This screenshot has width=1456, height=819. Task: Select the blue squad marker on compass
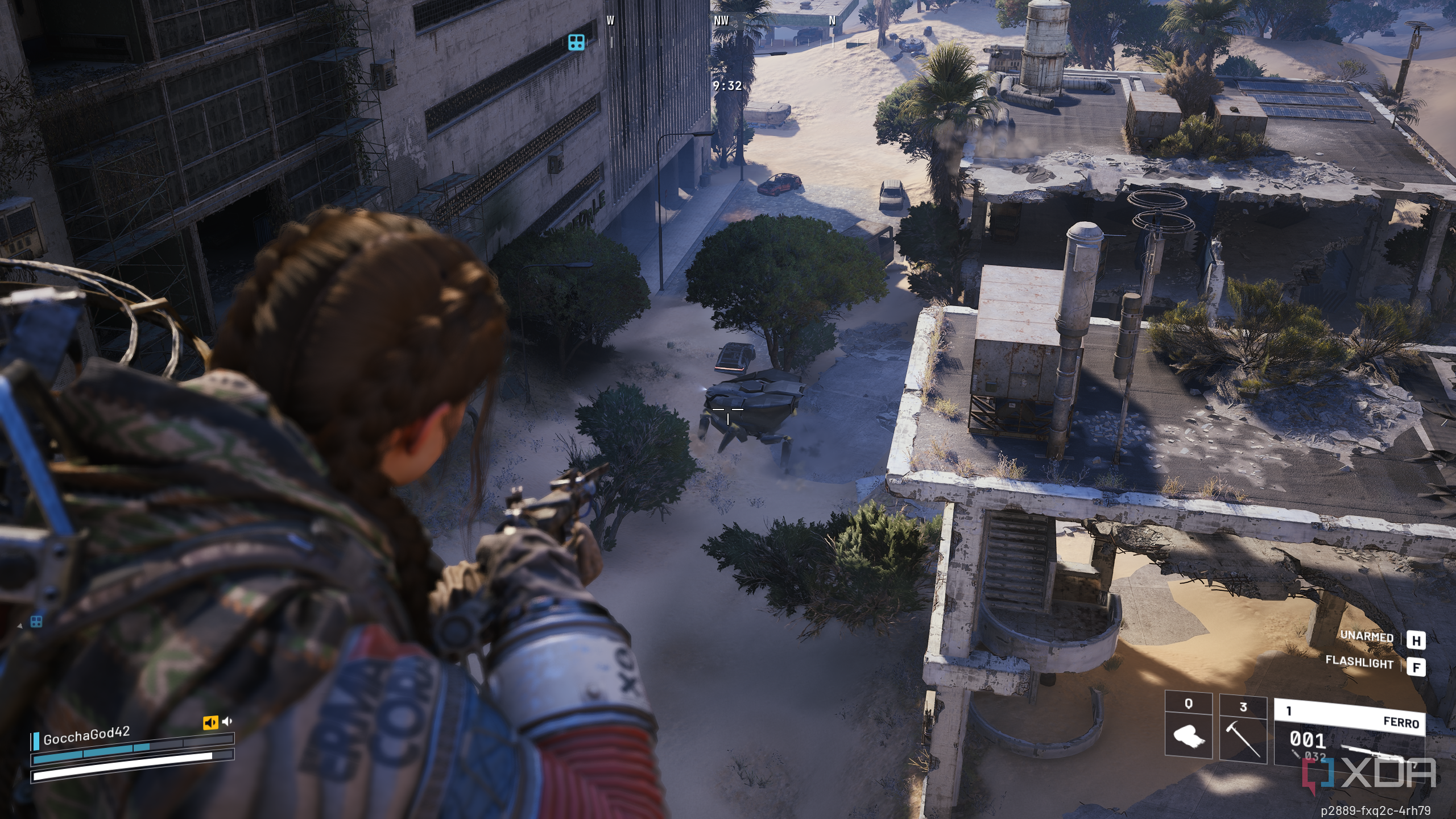tap(576, 42)
